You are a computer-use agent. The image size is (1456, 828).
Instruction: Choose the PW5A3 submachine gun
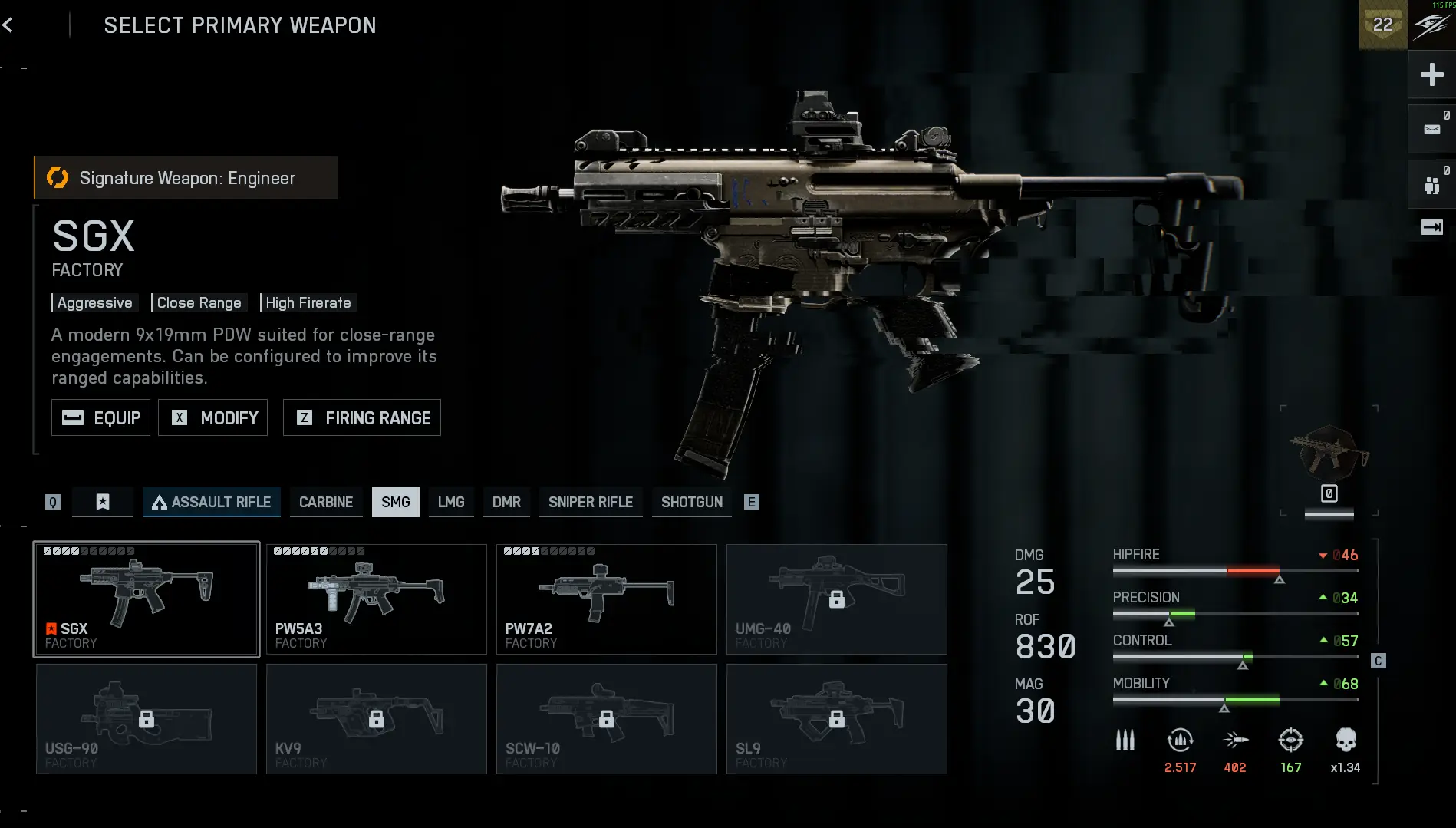pos(377,599)
